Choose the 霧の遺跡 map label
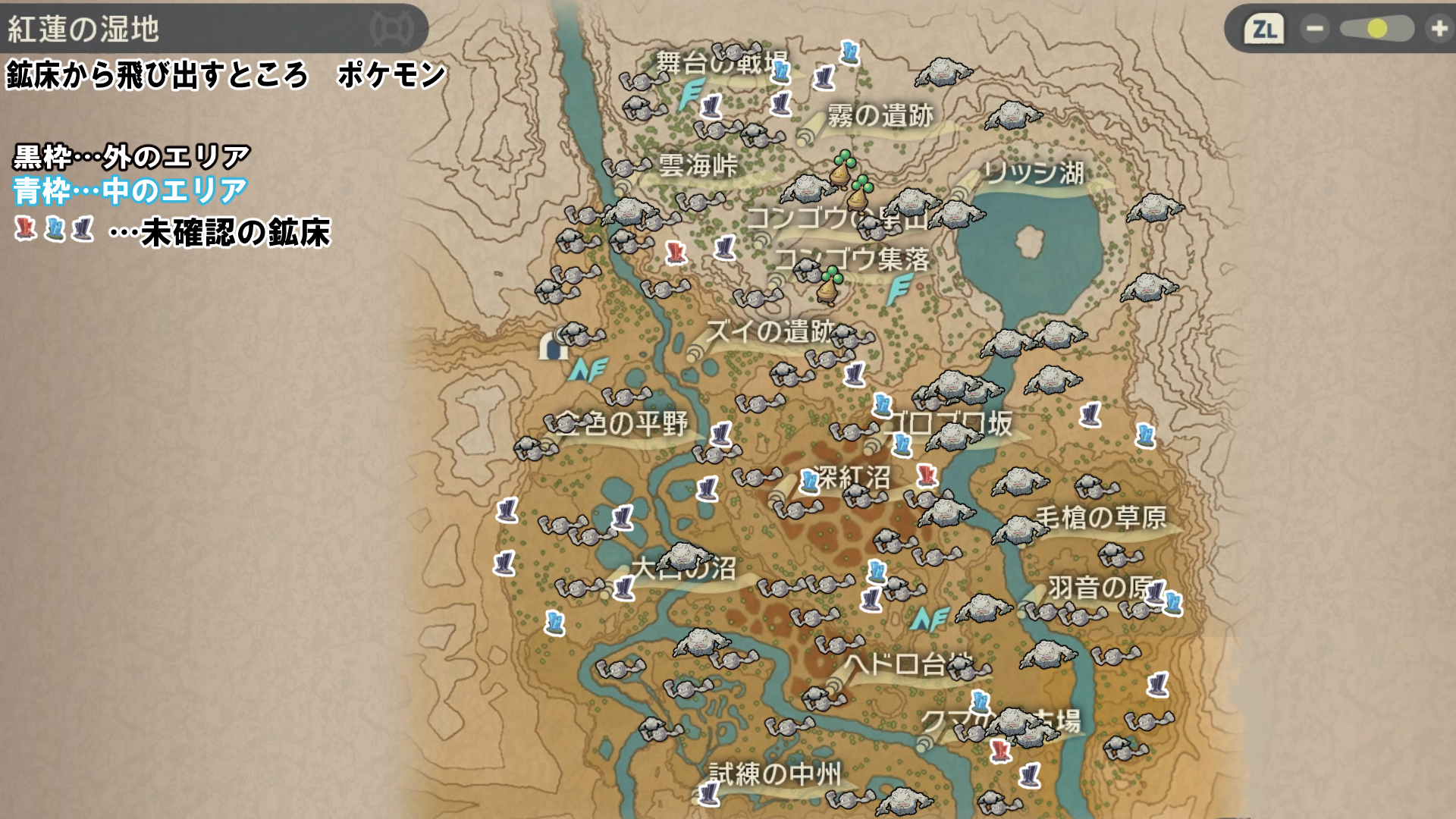 point(880,116)
